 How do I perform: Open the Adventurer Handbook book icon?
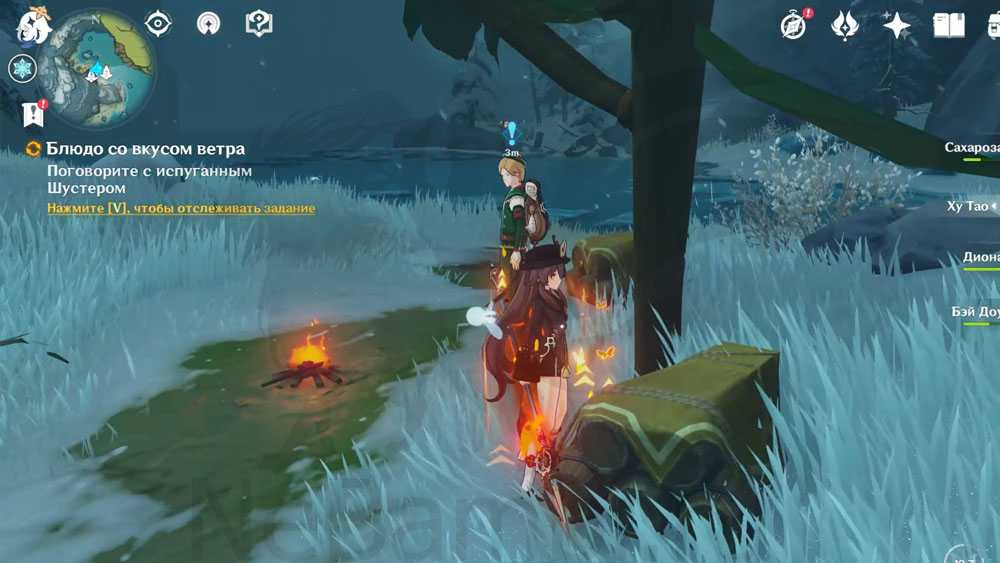pos(948,25)
